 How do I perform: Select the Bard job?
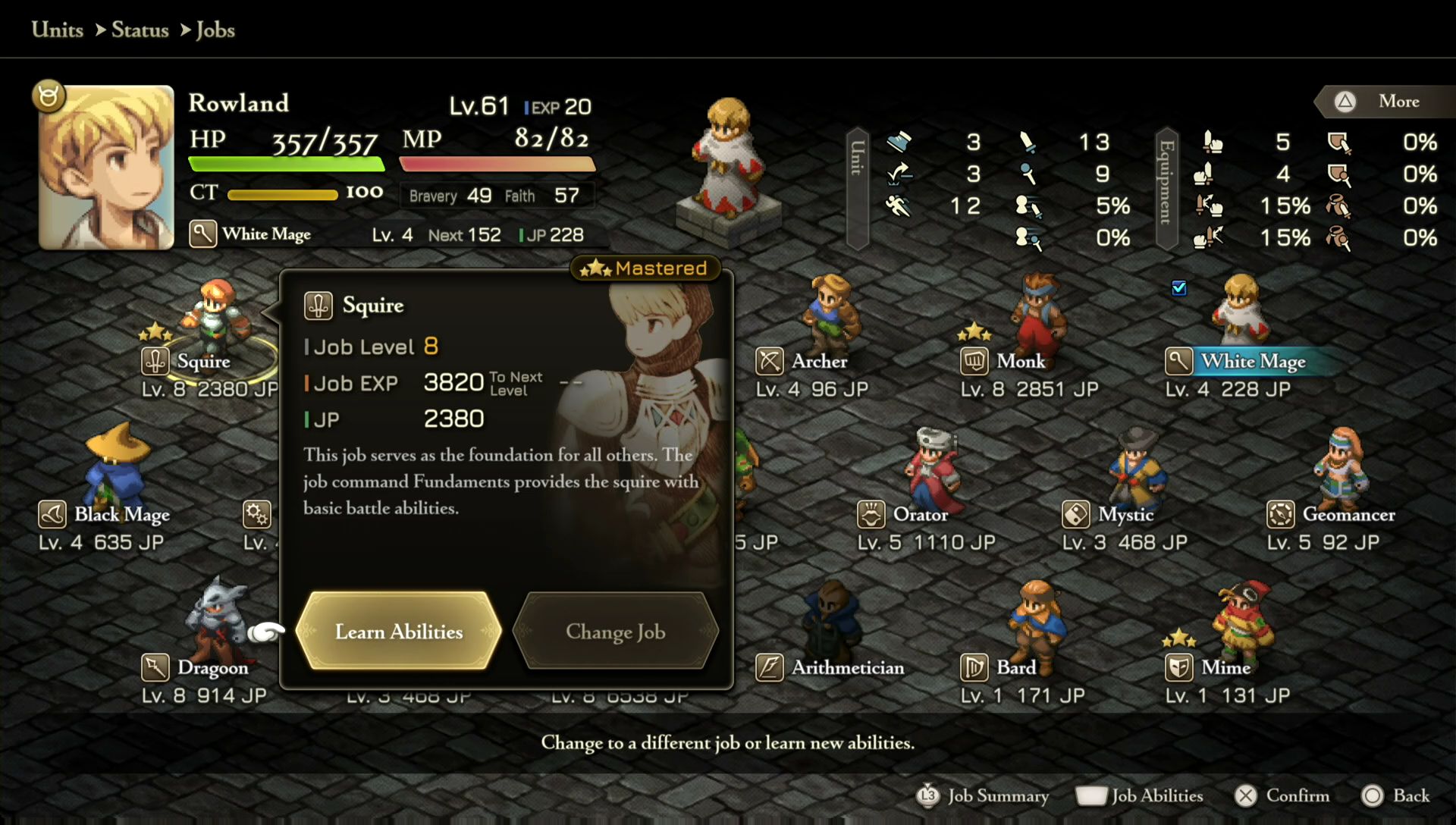click(1015, 667)
